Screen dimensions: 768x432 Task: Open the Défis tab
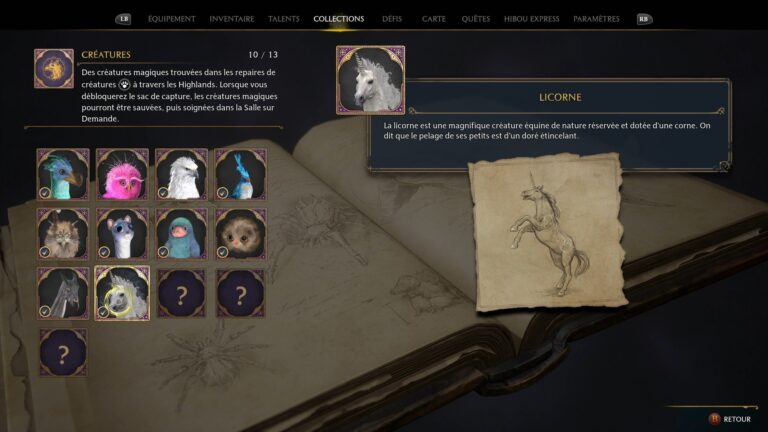point(392,19)
